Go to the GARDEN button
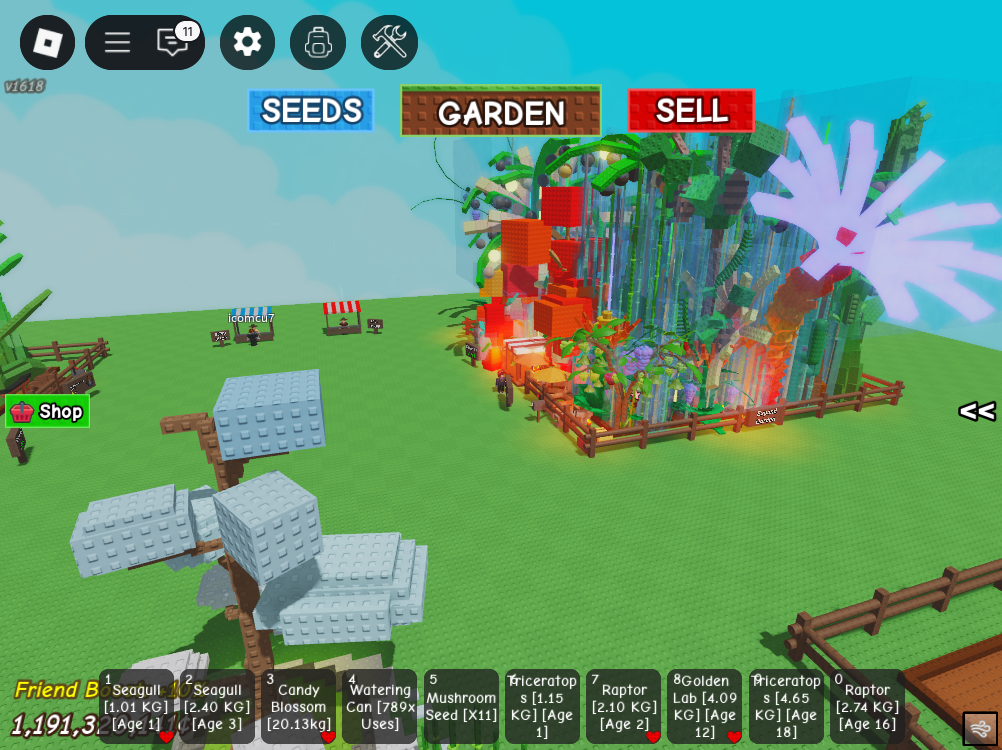1002x750 pixels. pos(501,111)
